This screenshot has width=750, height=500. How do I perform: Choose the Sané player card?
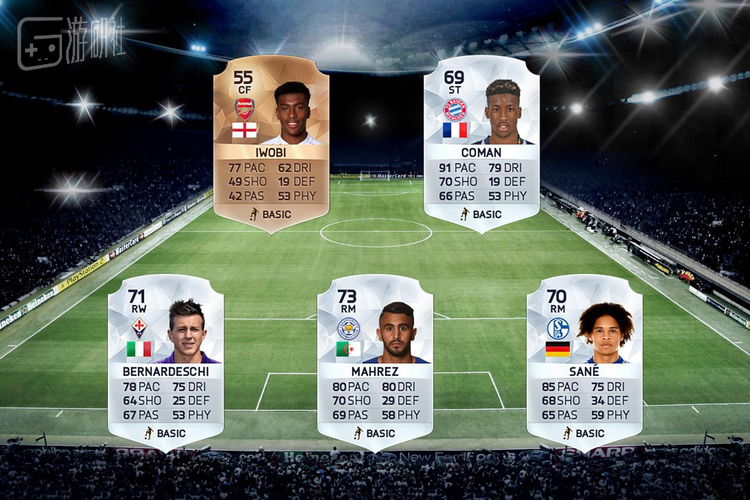[585, 360]
